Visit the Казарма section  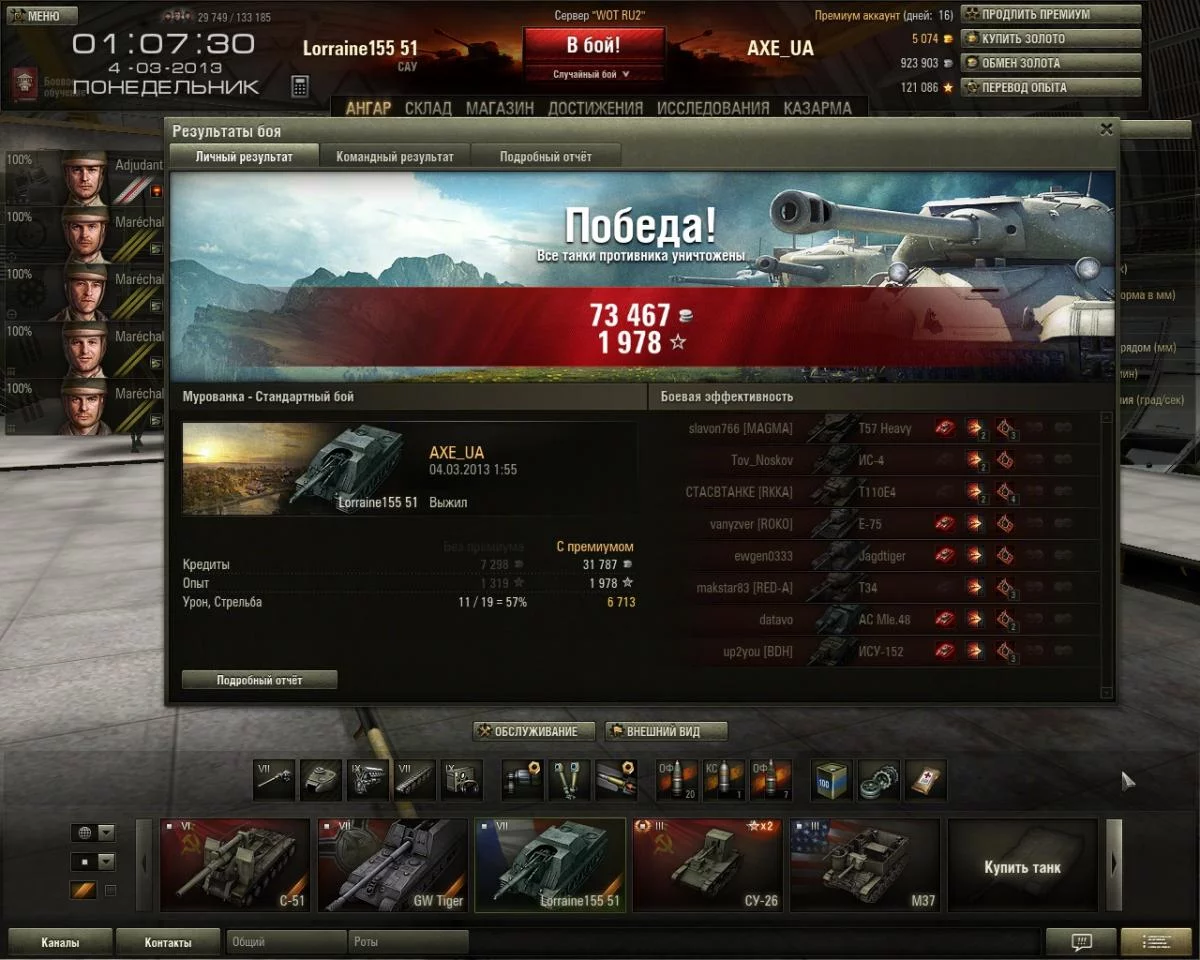[817, 108]
